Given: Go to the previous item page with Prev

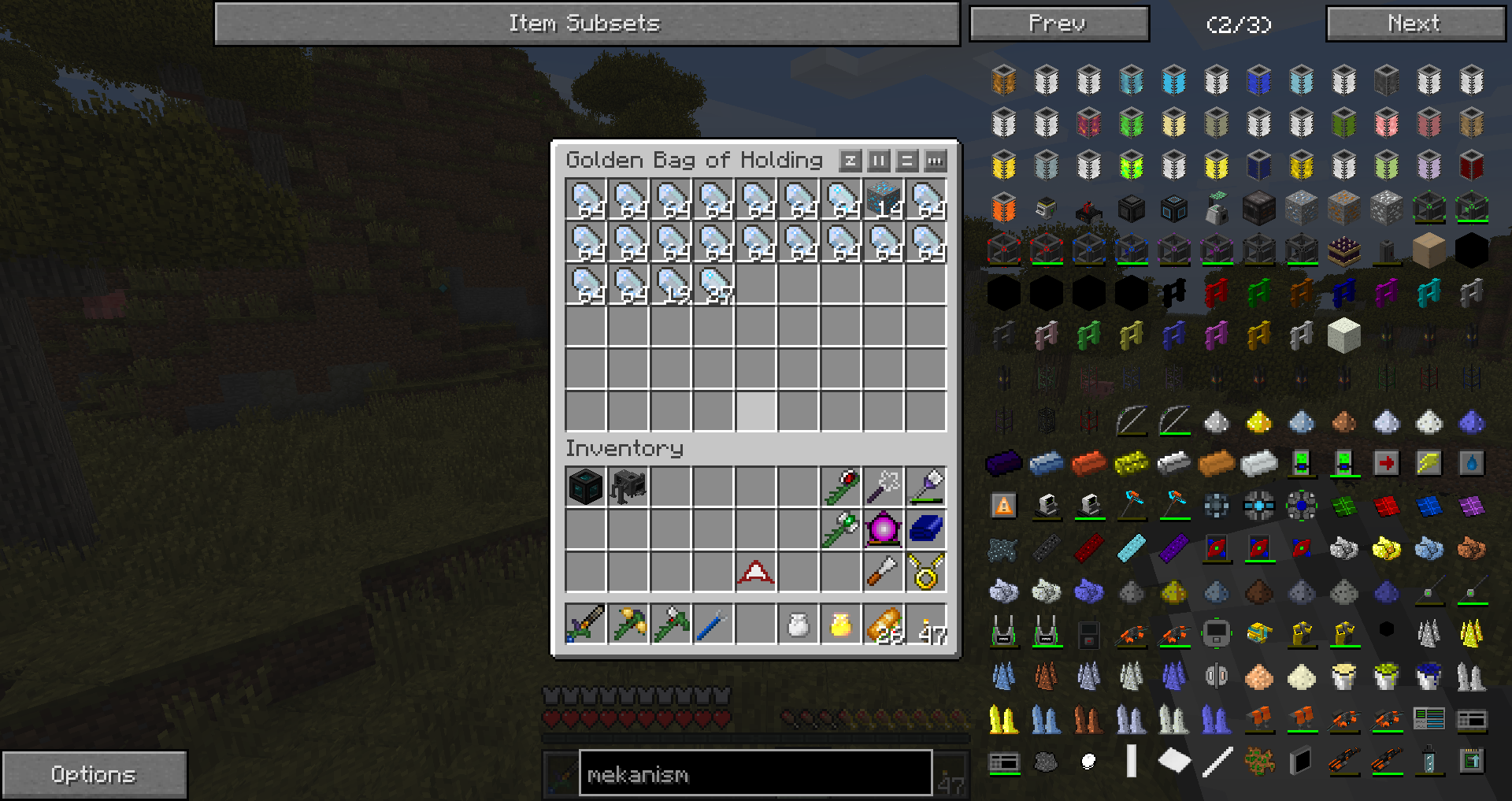Looking at the screenshot, I should click(1058, 24).
